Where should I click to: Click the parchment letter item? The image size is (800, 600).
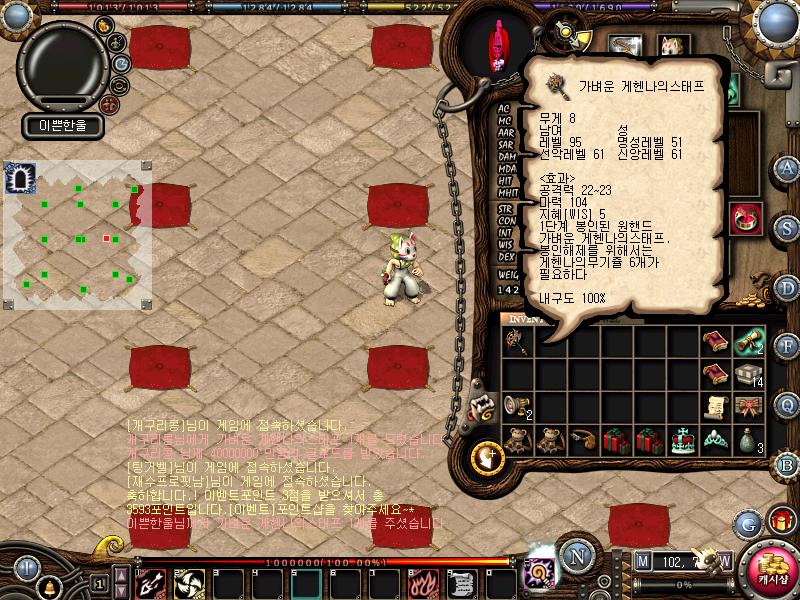tap(715, 405)
